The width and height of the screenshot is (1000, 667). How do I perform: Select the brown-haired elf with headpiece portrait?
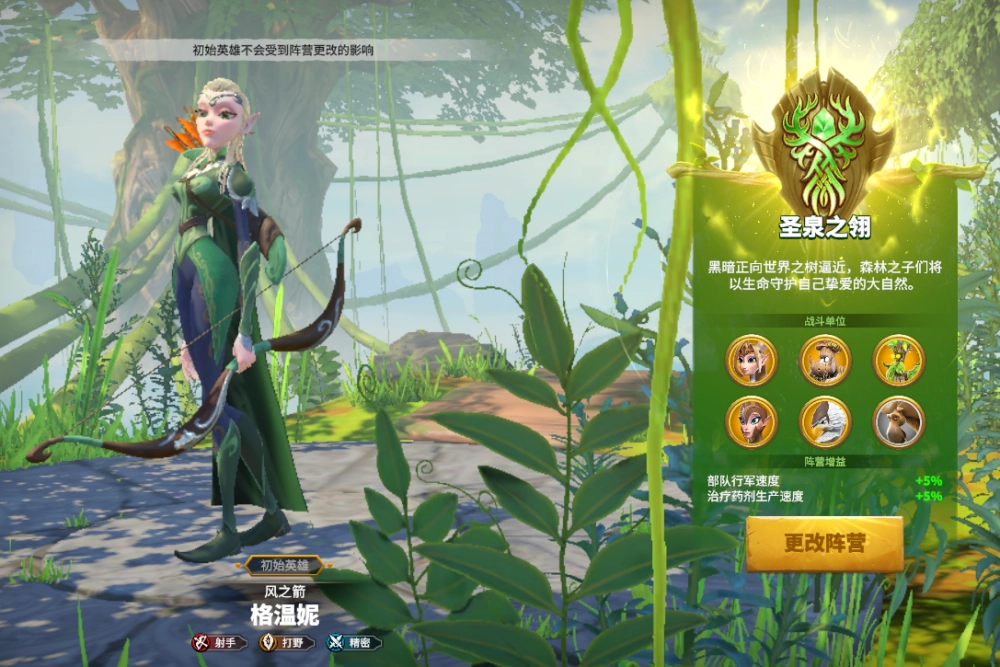750,422
